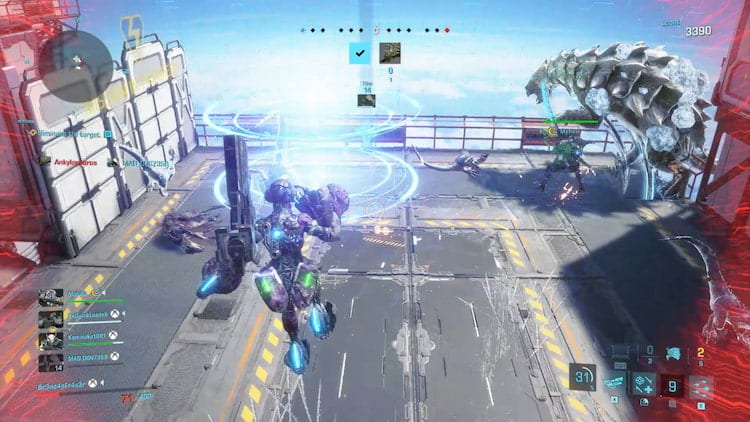Click the circular minimap radar
The height and width of the screenshot is (422, 750).
76,60
